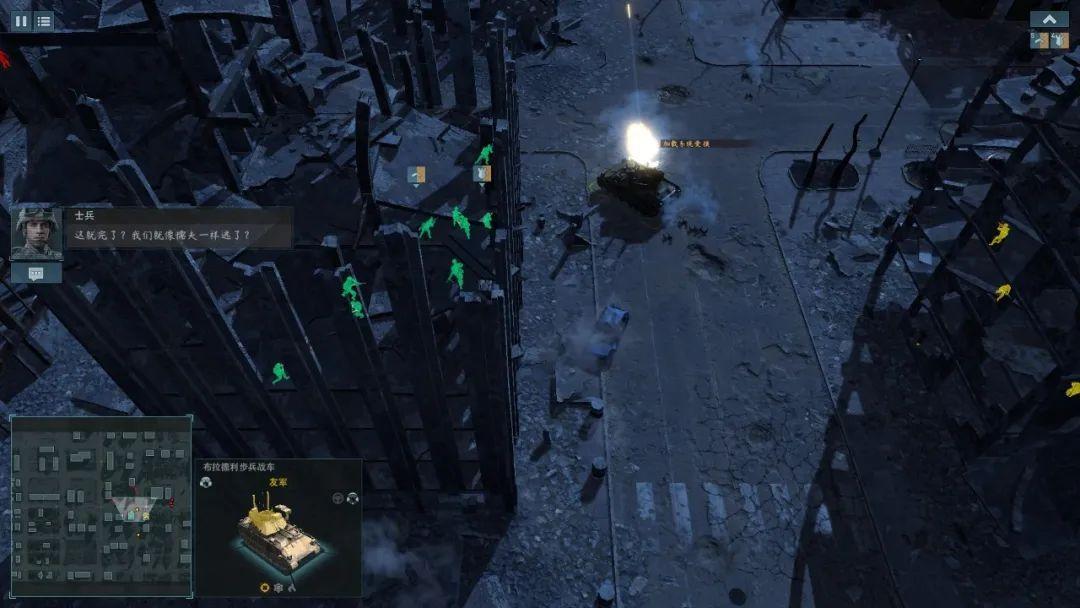Click the yellow gear icon below vehicle
1080x608 pixels.
pyautogui.click(x=265, y=588)
